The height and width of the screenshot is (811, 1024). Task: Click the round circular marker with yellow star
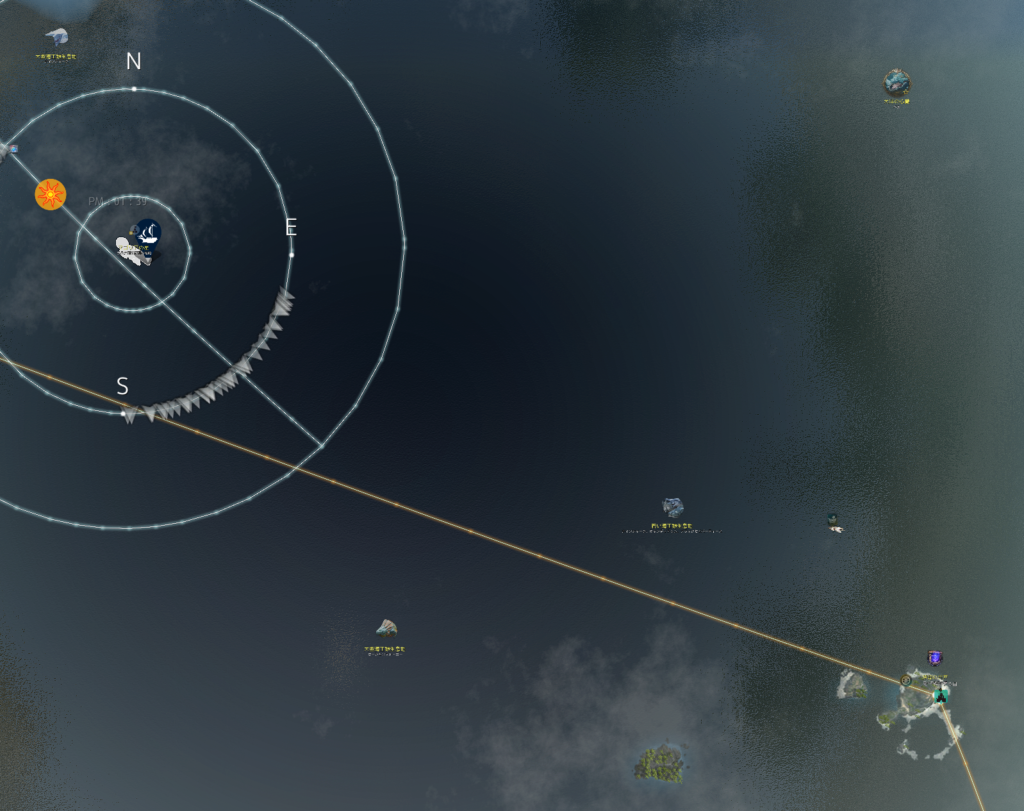pyautogui.click(x=897, y=83)
